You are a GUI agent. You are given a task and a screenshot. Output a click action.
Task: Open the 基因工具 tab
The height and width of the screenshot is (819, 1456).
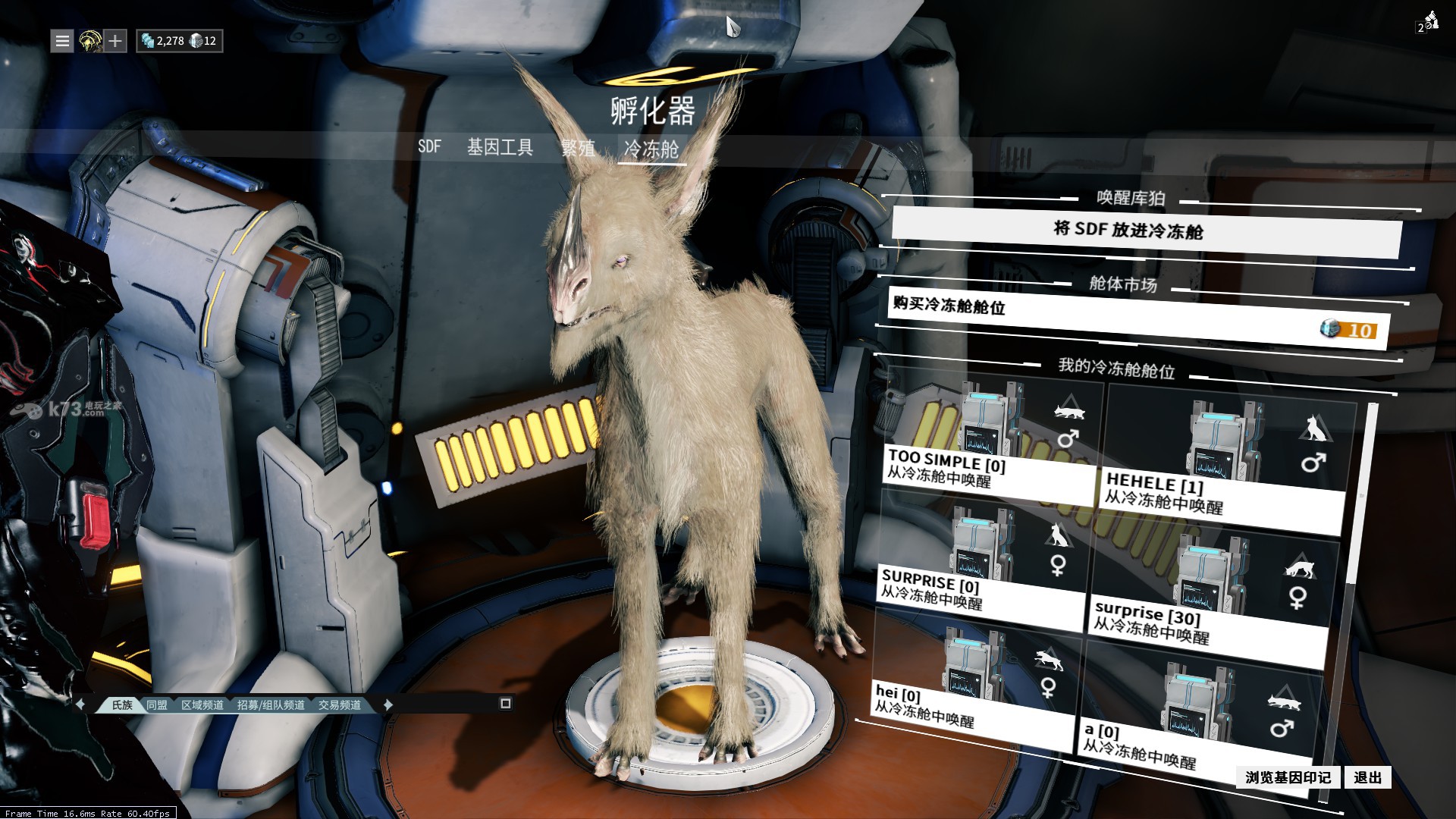pos(500,147)
